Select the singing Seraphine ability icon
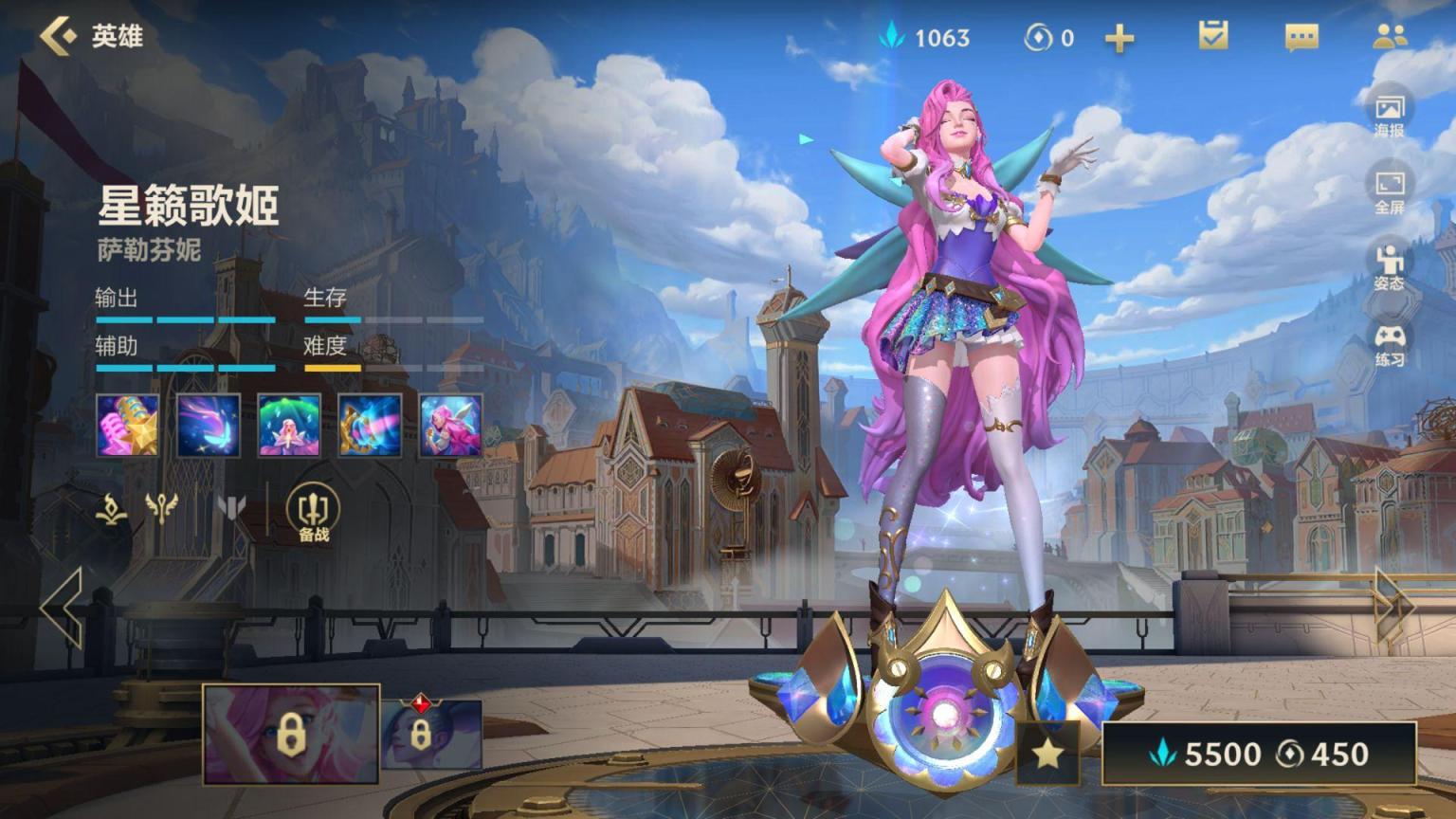The image size is (1456, 819). (x=451, y=426)
